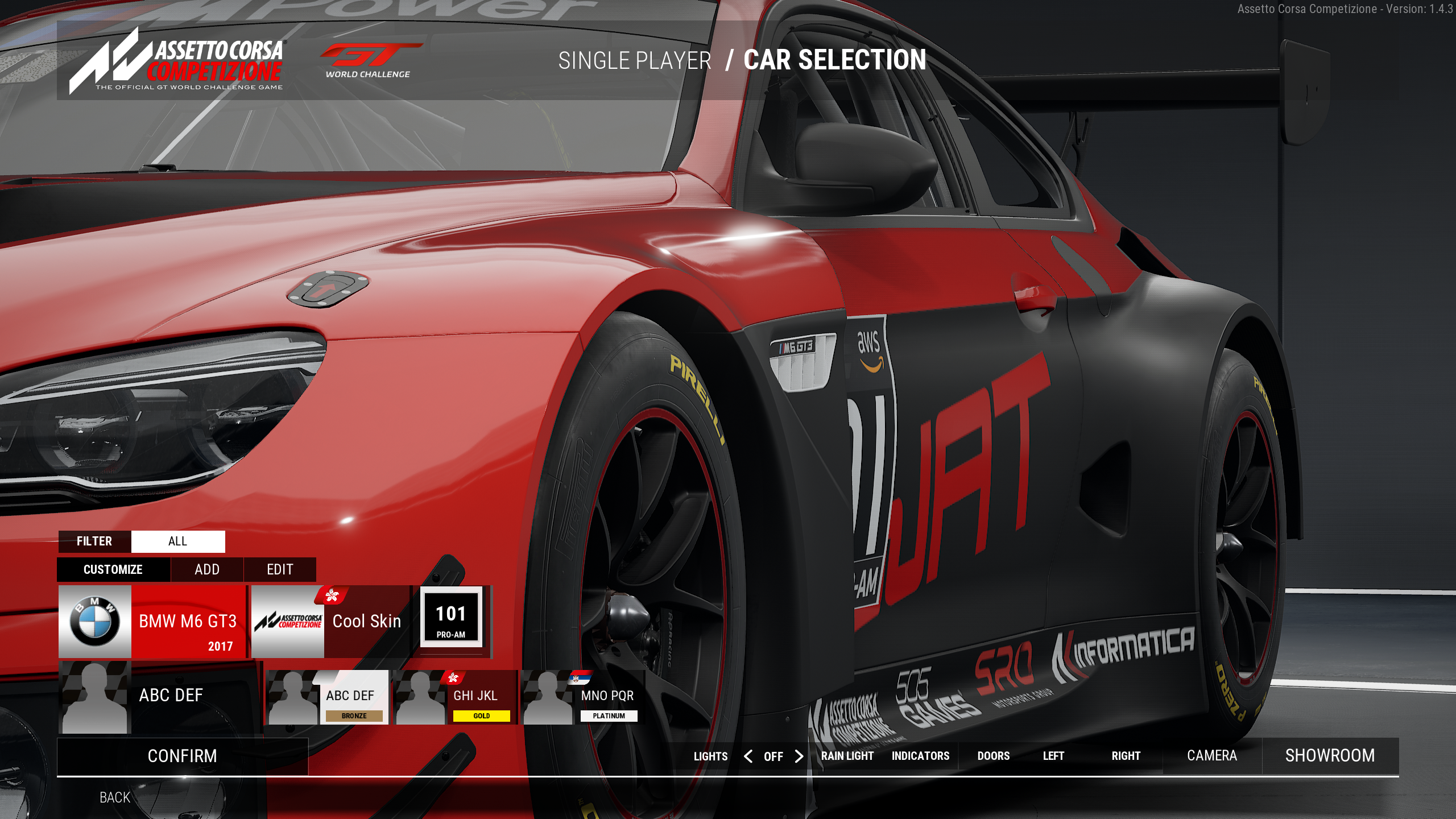The height and width of the screenshot is (819, 1456).
Task: Confirm the car selection
Action: point(182,756)
